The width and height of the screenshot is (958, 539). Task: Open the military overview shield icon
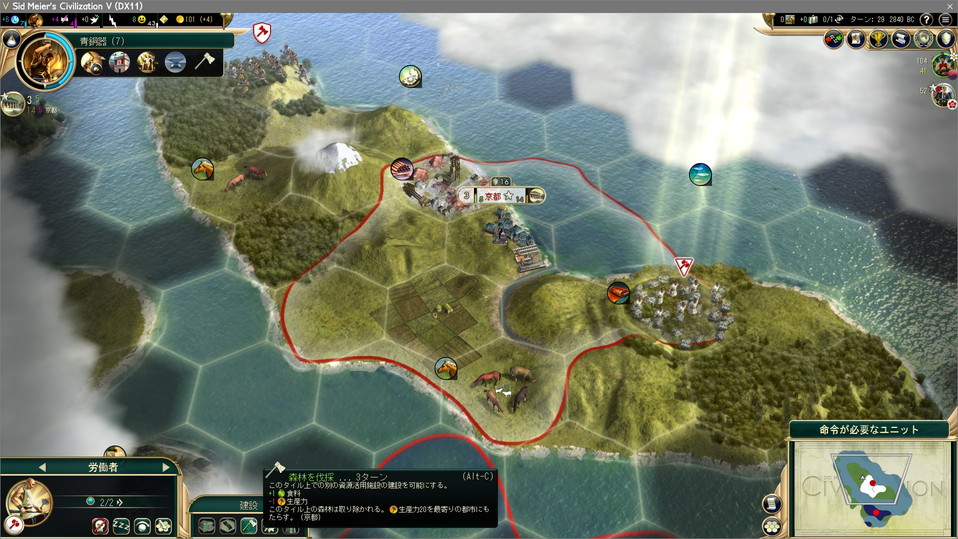click(x=945, y=40)
